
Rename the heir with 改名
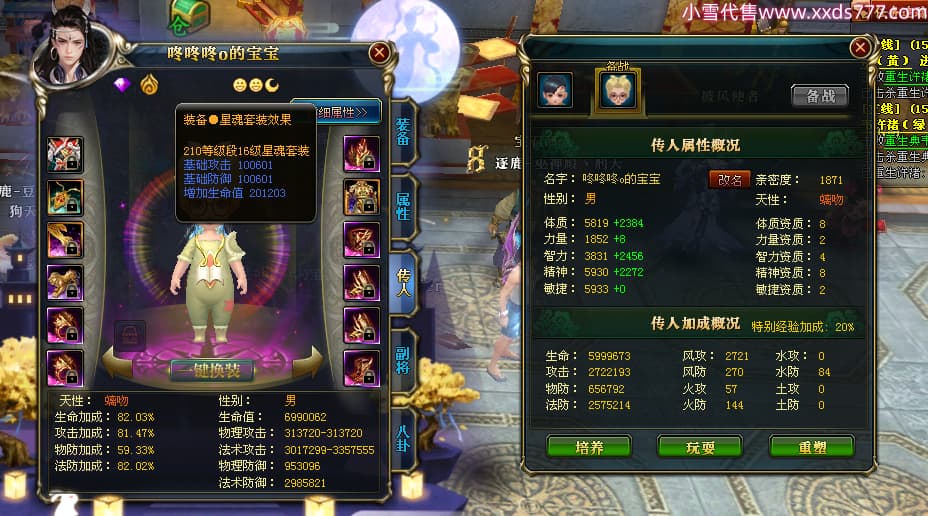coord(730,180)
